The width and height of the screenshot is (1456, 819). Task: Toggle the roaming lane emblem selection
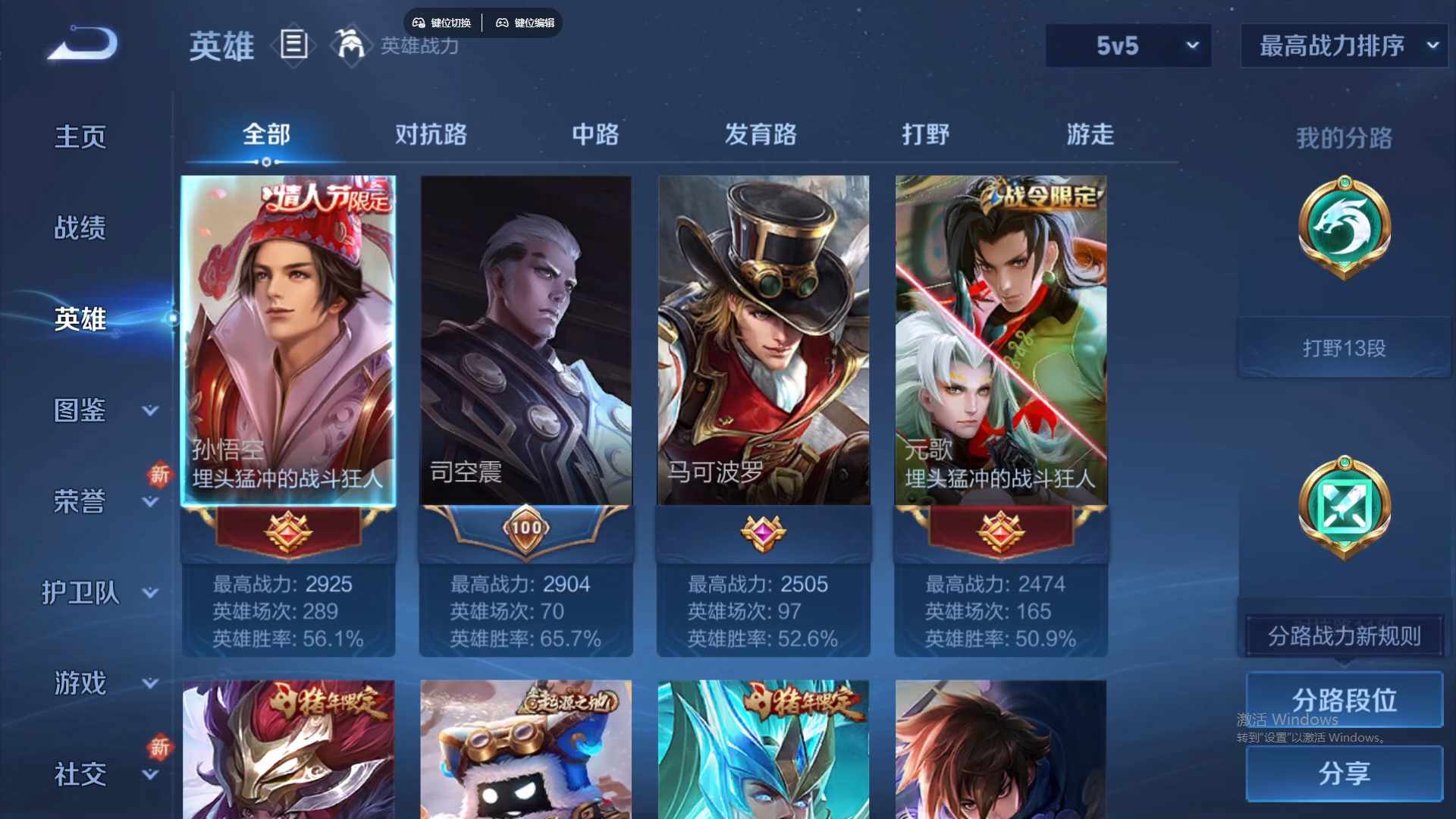point(1342,507)
